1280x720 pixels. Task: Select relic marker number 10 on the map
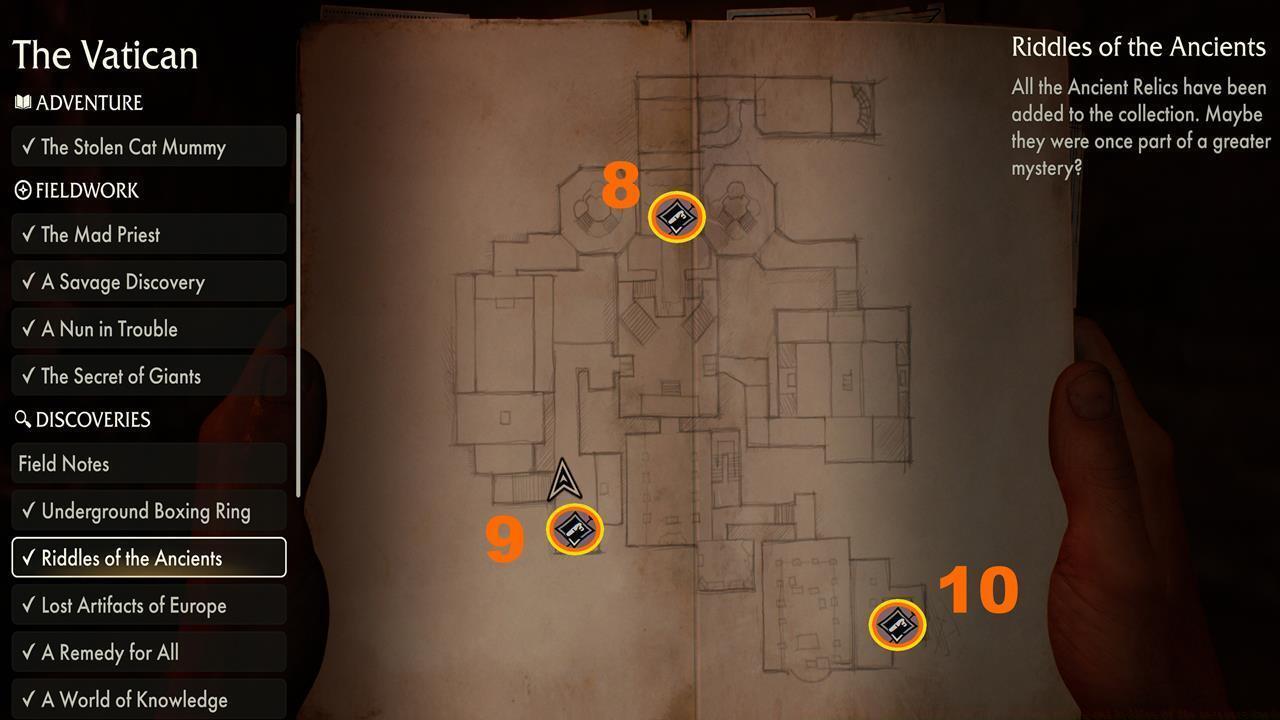[x=896, y=623]
